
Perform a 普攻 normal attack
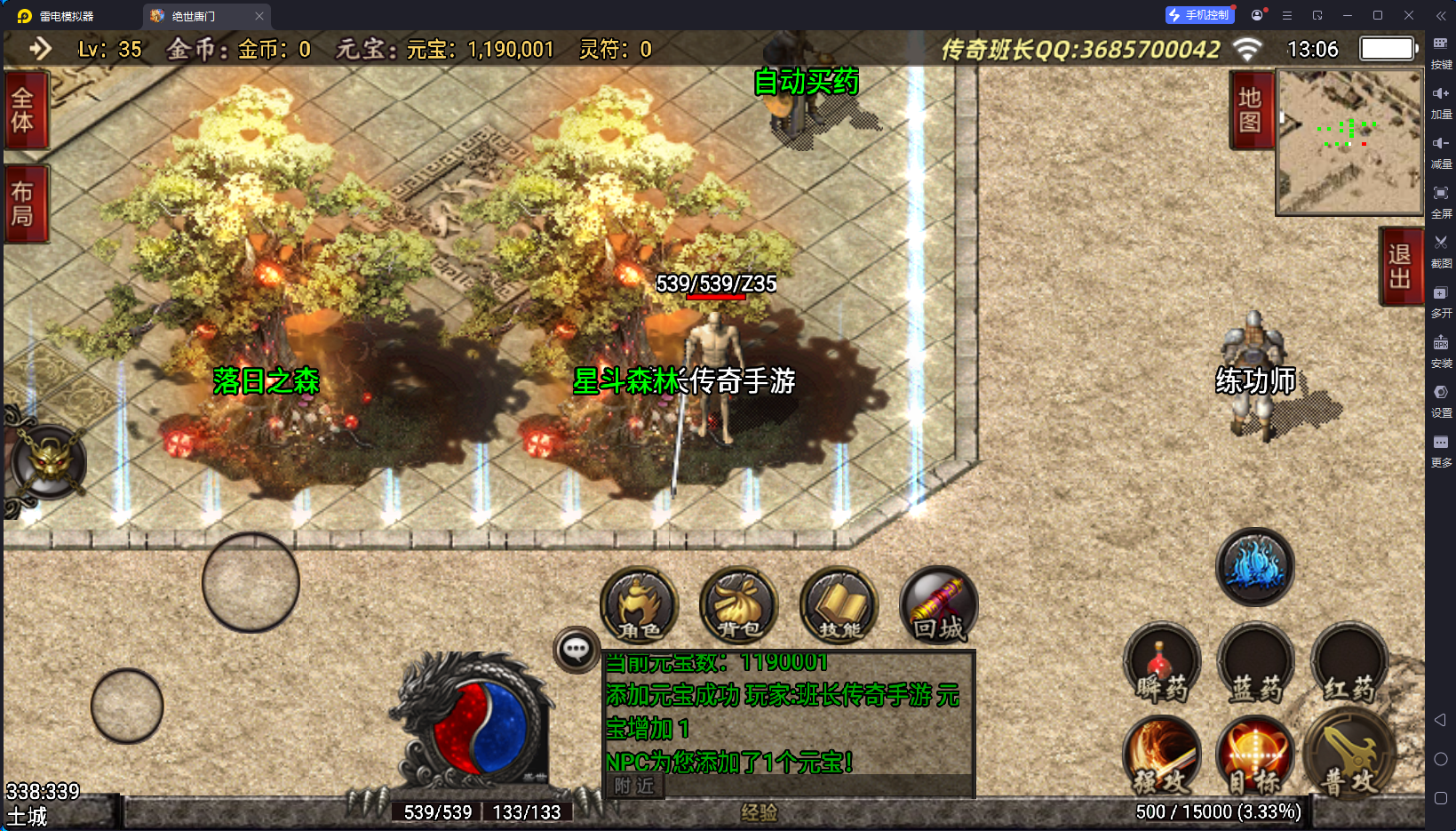point(1349,754)
